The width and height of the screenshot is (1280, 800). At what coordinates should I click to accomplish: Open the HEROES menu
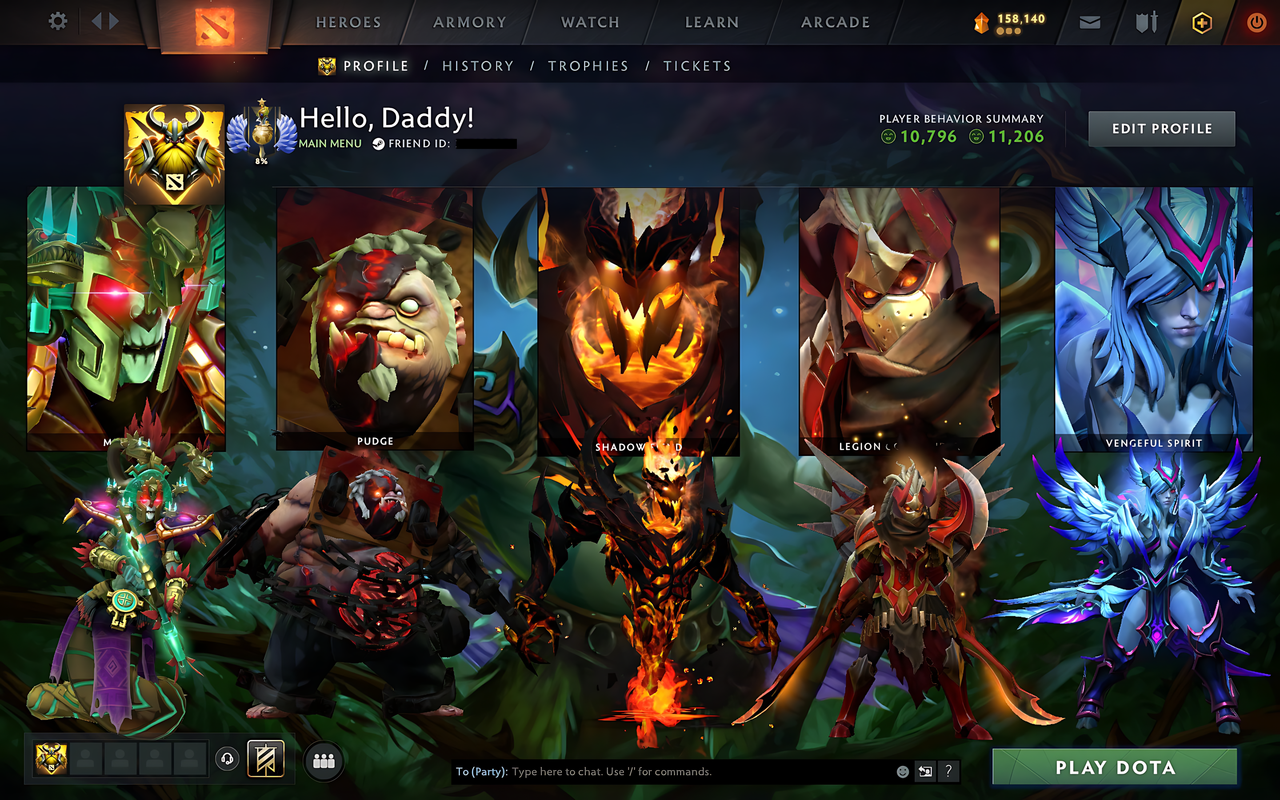[347, 22]
